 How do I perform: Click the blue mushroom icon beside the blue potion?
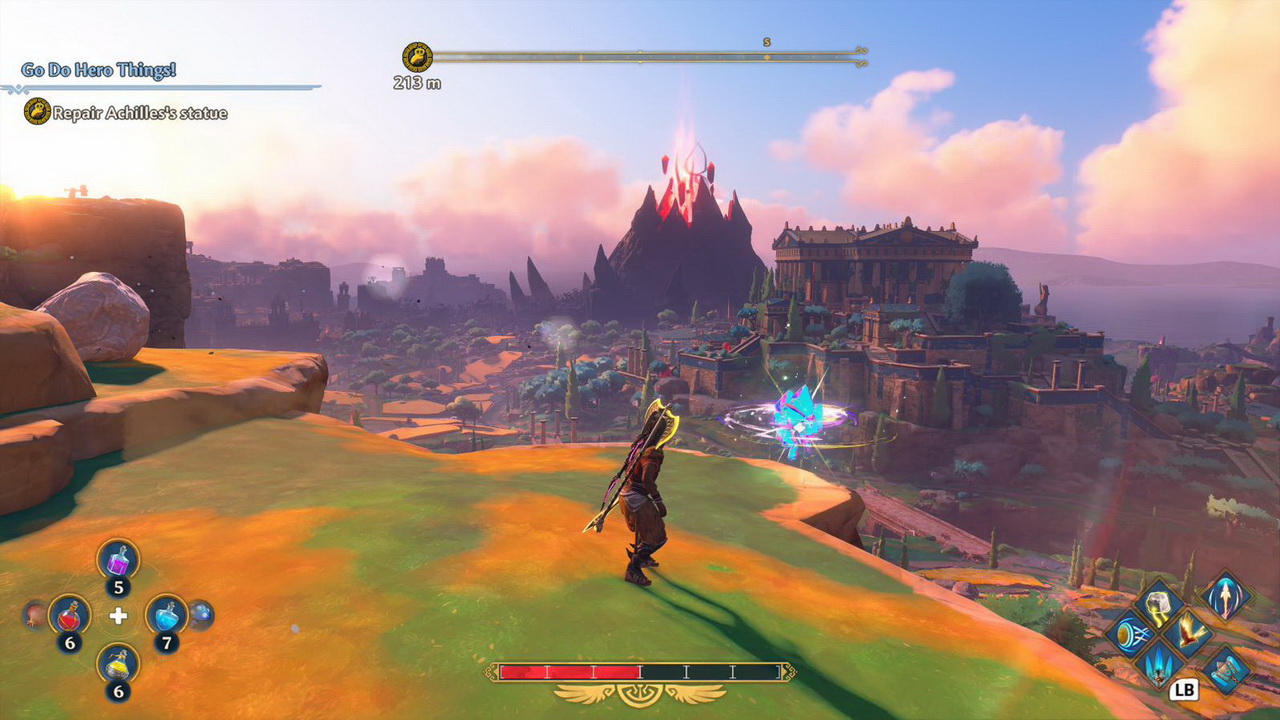tap(200, 613)
